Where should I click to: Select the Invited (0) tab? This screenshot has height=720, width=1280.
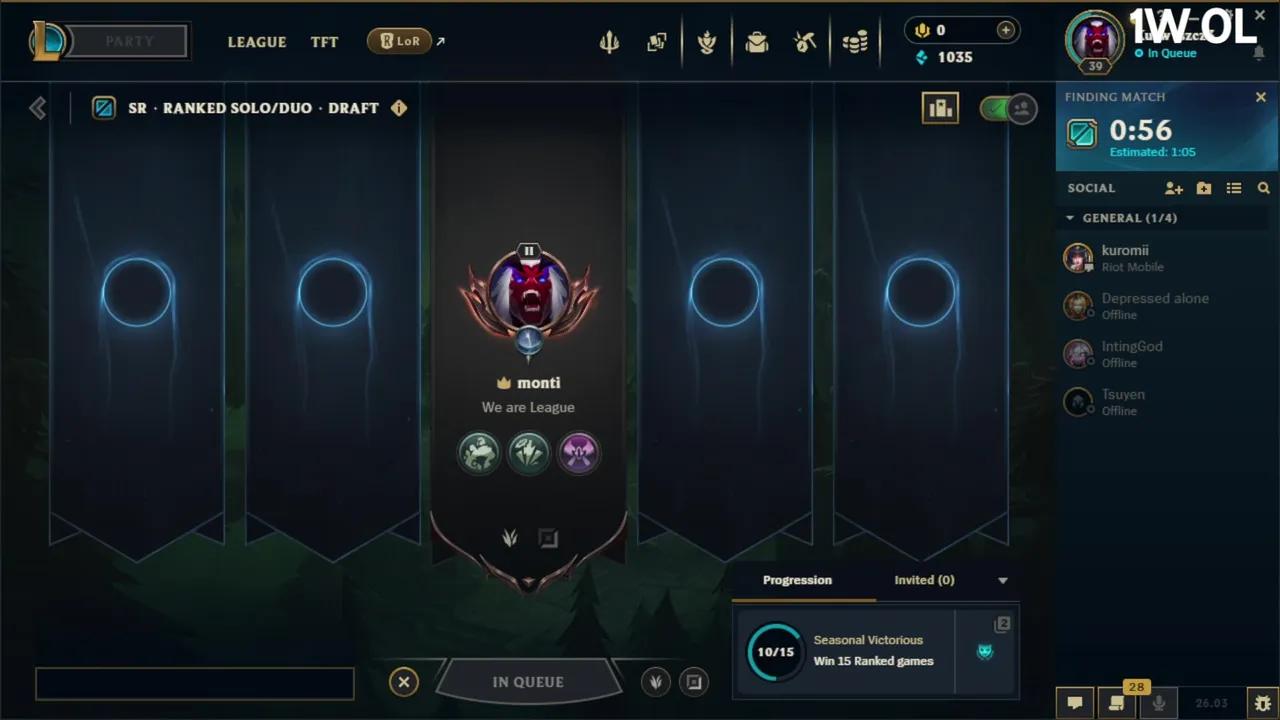(924, 580)
